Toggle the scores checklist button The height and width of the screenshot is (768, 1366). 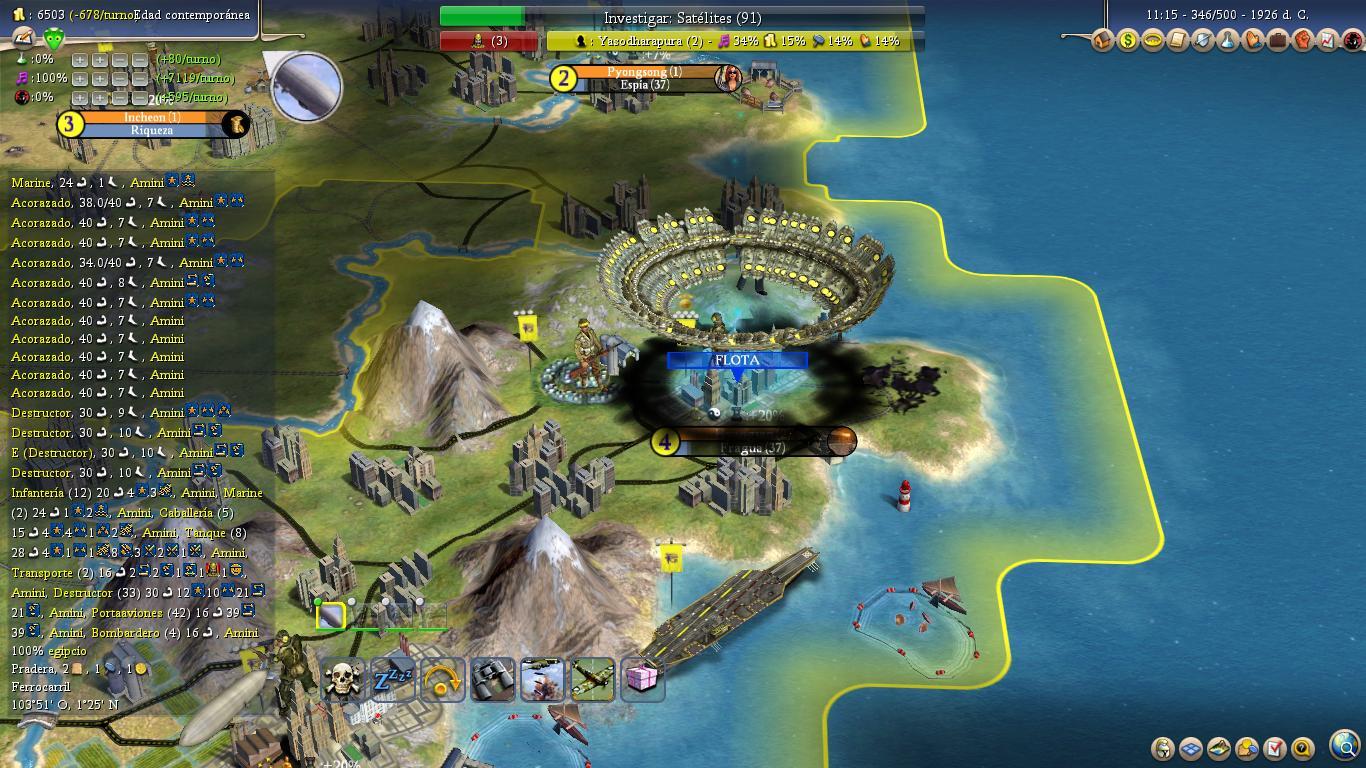point(1275,748)
